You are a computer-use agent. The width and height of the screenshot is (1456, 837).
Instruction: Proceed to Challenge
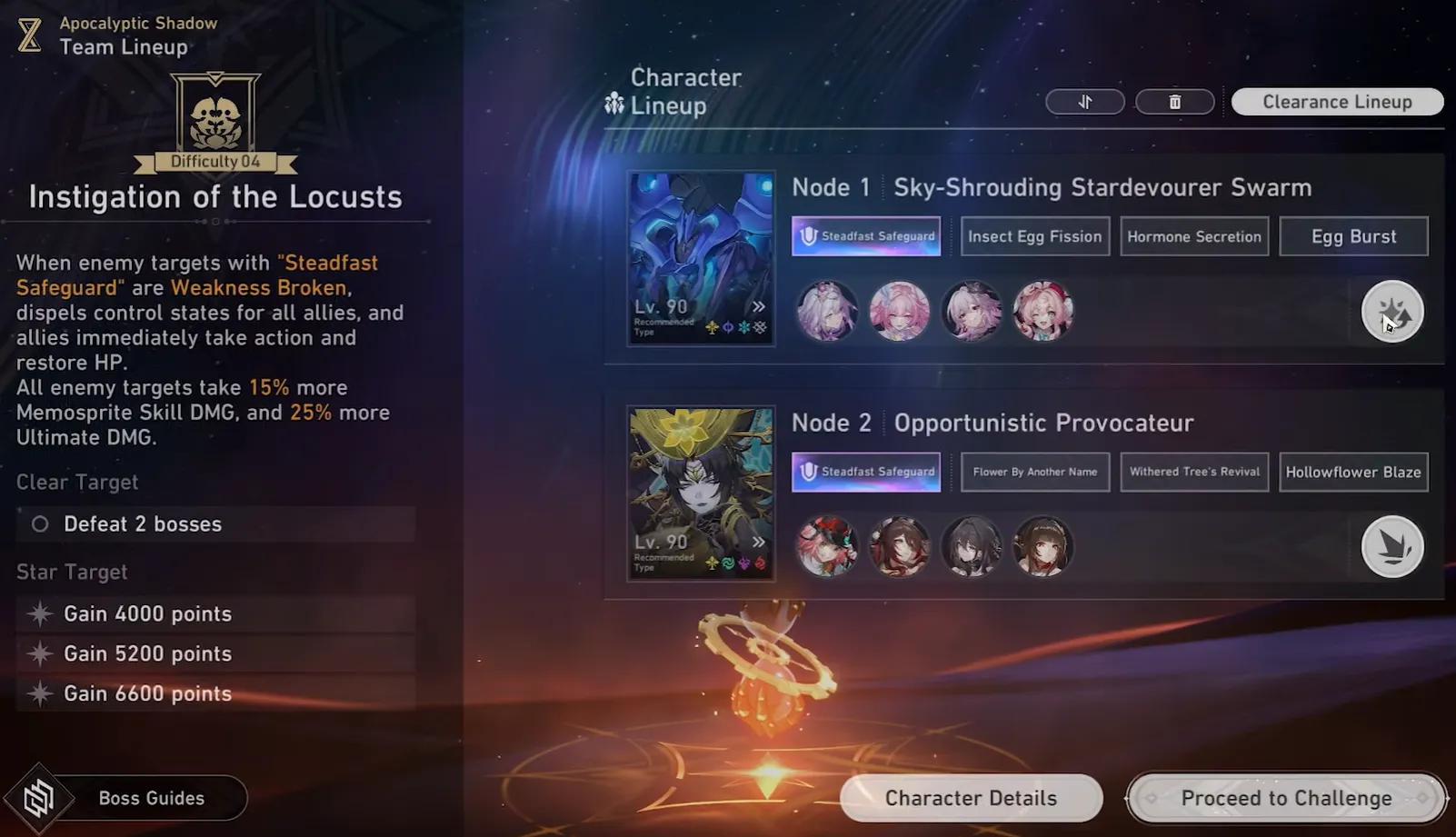[1285, 798]
